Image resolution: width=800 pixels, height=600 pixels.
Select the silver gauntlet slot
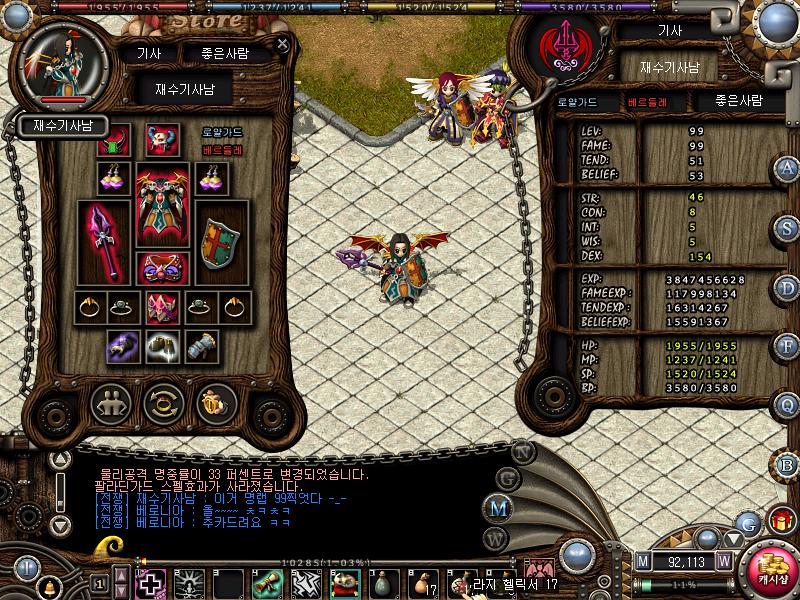point(202,345)
